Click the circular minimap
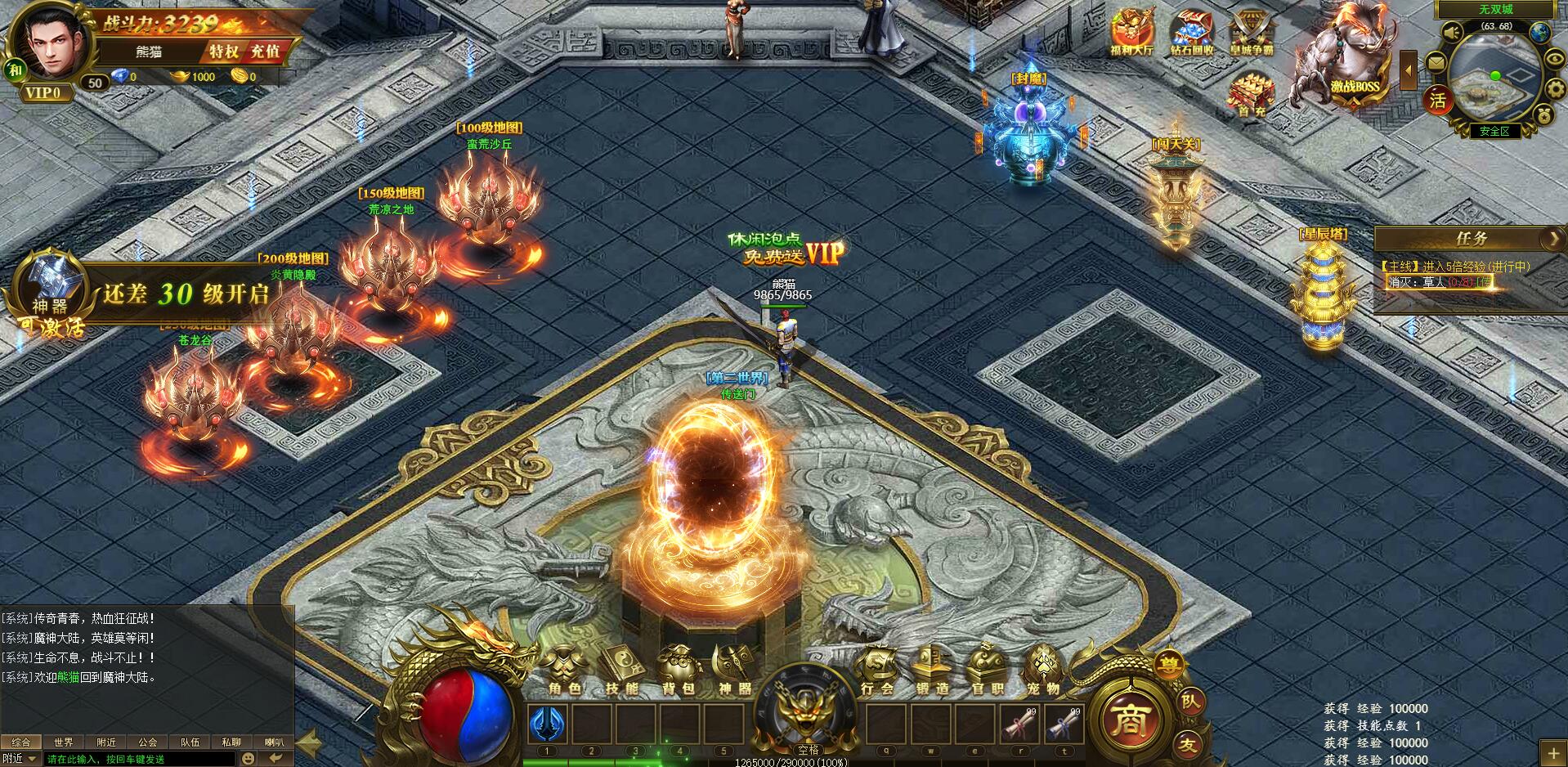The width and height of the screenshot is (1568, 767). tap(1494, 78)
